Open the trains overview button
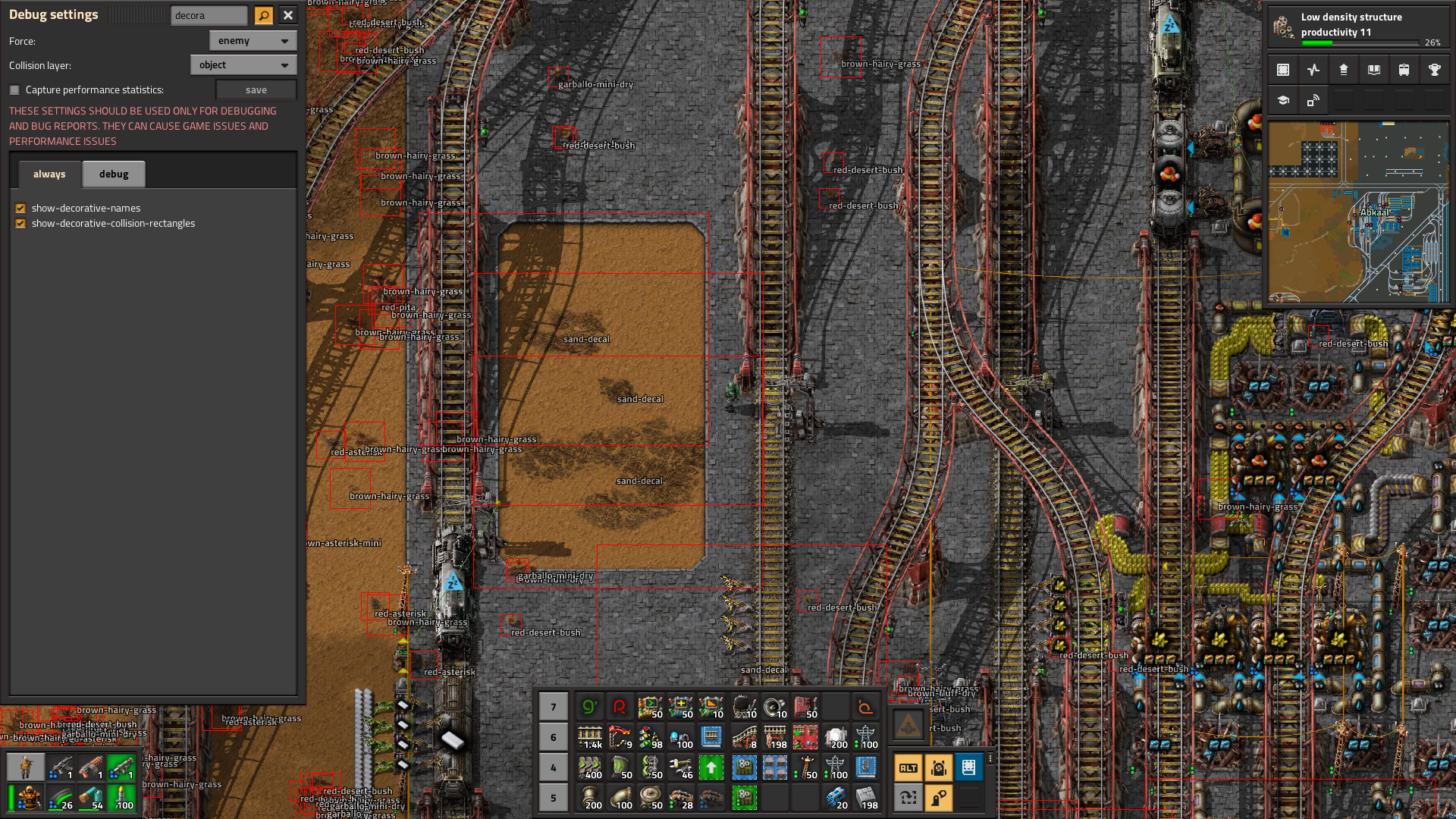Image resolution: width=1456 pixels, height=819 pixels. click(1404, 70)
